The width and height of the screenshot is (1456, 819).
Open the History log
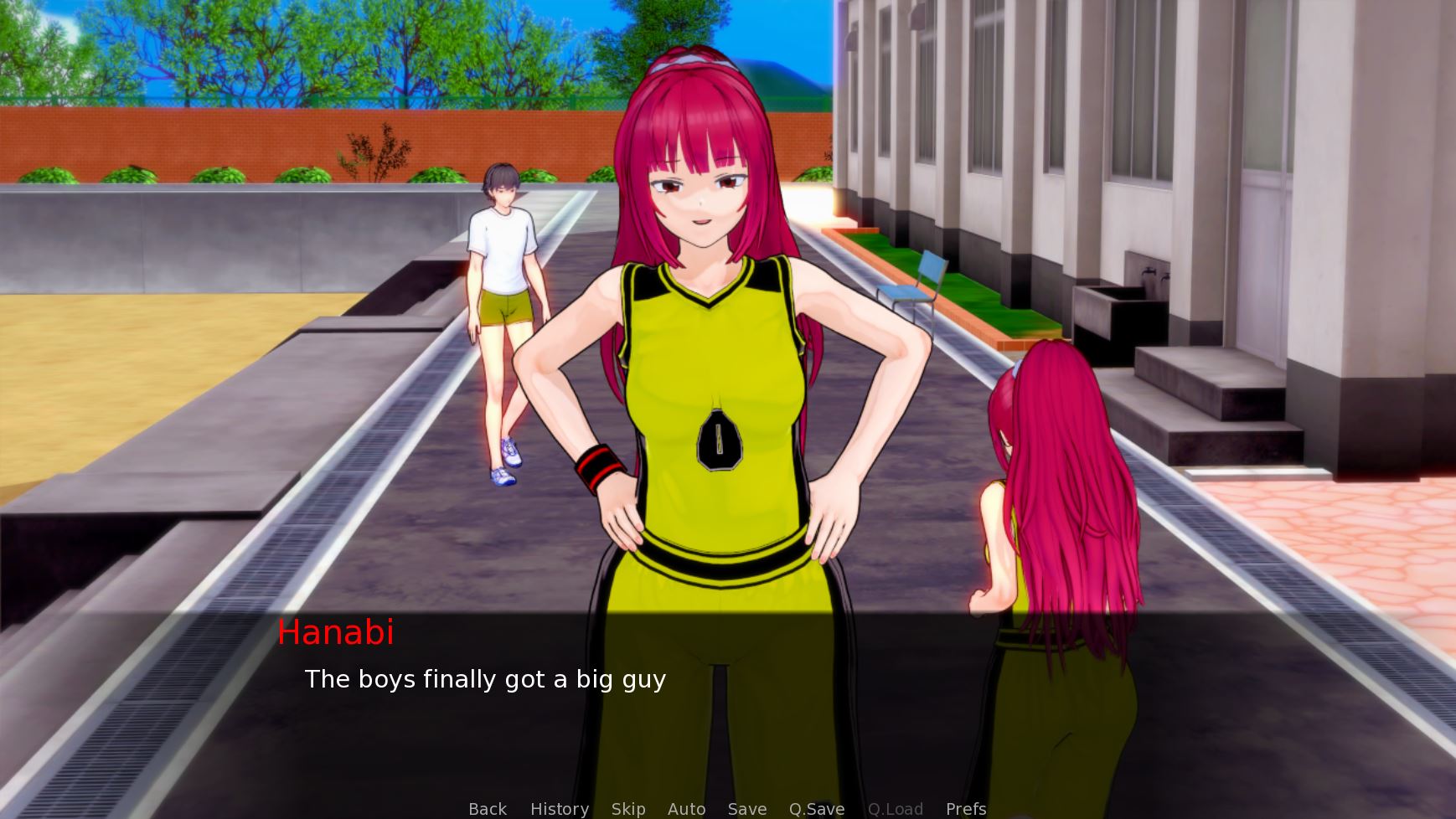(x=560, y=809)
